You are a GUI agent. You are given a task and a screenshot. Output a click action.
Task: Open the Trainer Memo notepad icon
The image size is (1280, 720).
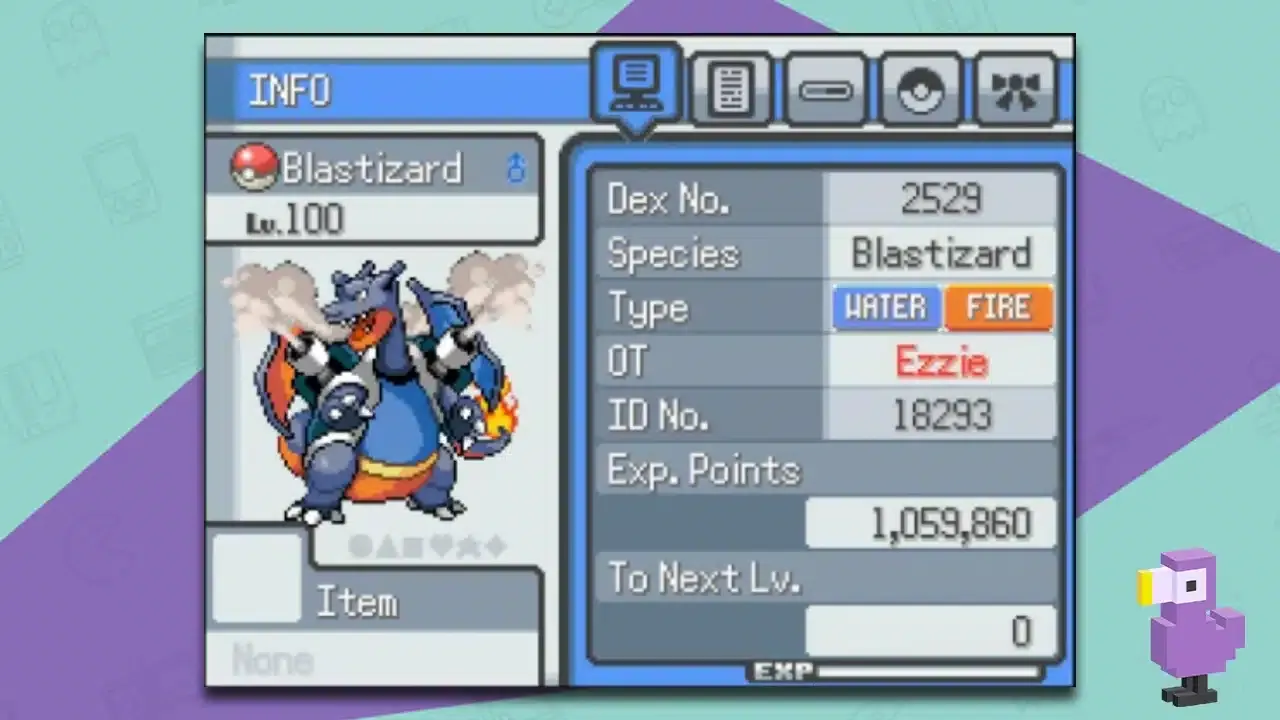pyautogui.click(x=731, y=89)
